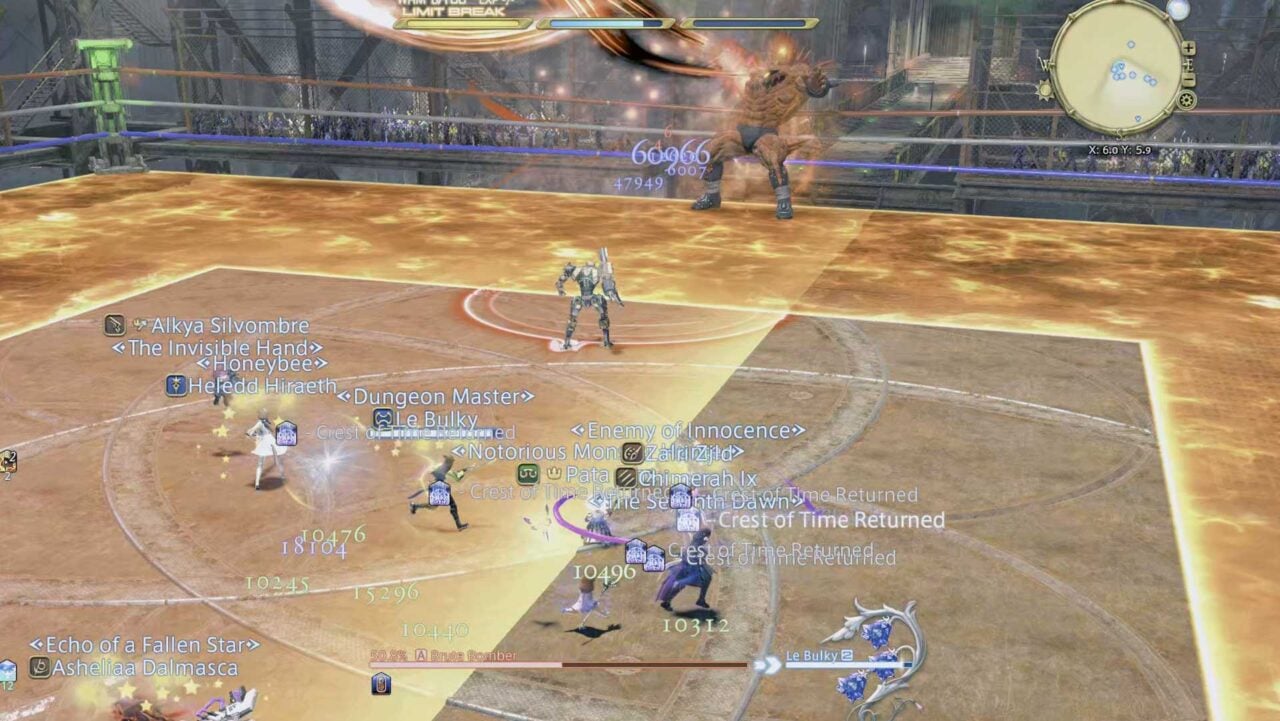Click Asheliaa Dalmasca's job icon
The width and height of the screenshot is (1280, 721).
(39, 668)
